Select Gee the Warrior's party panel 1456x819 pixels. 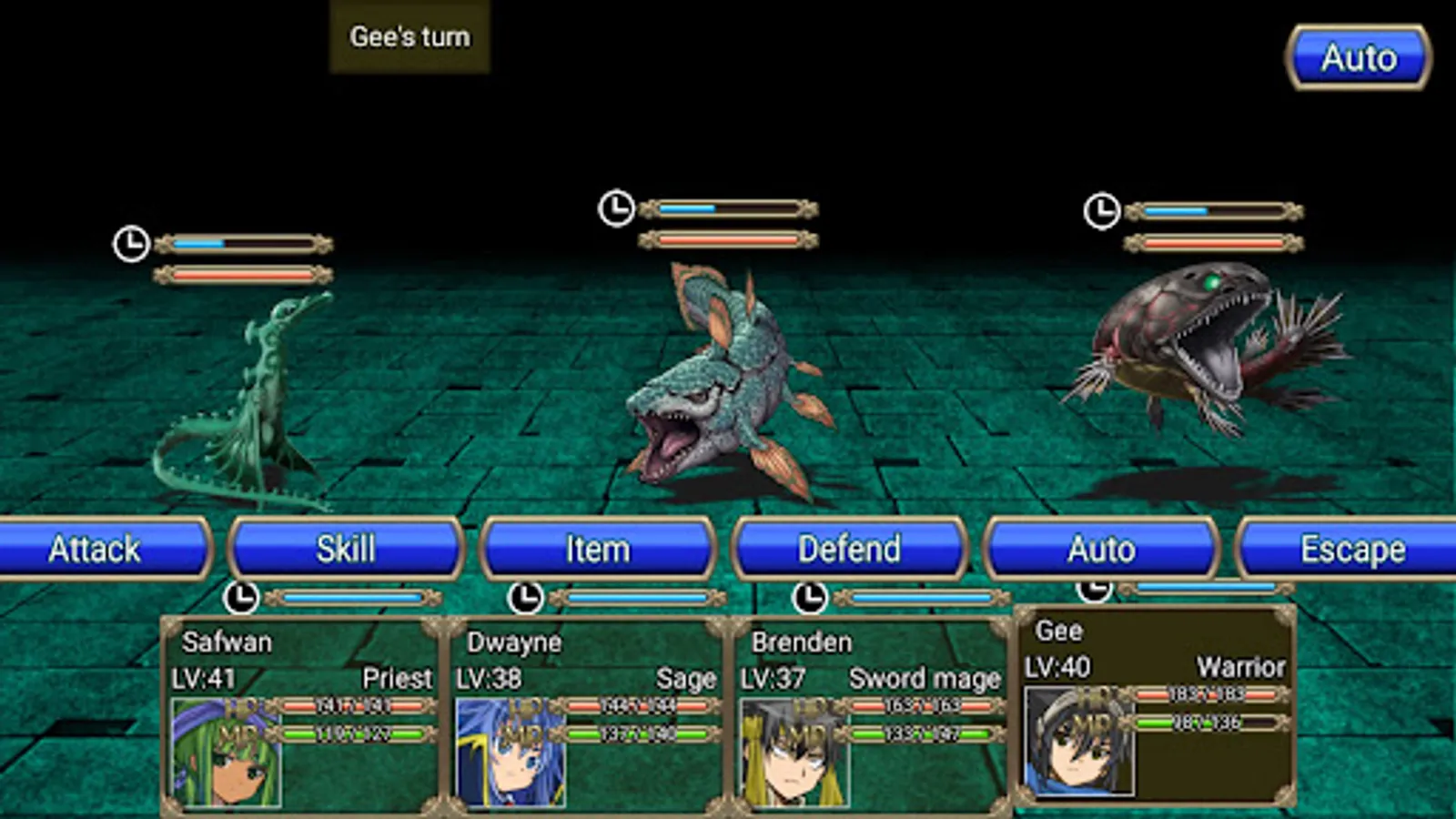pos(1156,707)
